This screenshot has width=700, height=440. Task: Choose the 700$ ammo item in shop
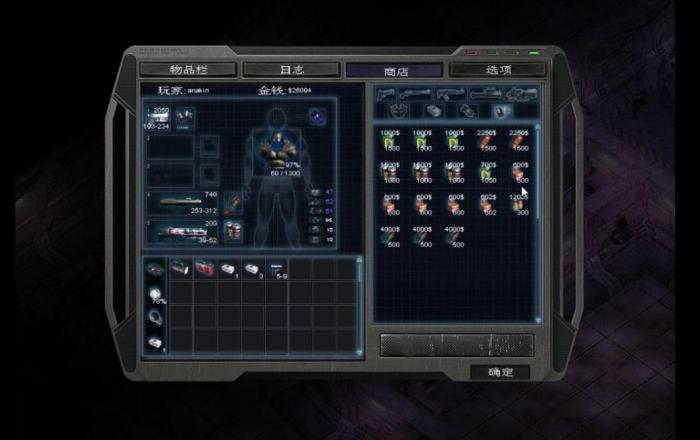[488, 172]
